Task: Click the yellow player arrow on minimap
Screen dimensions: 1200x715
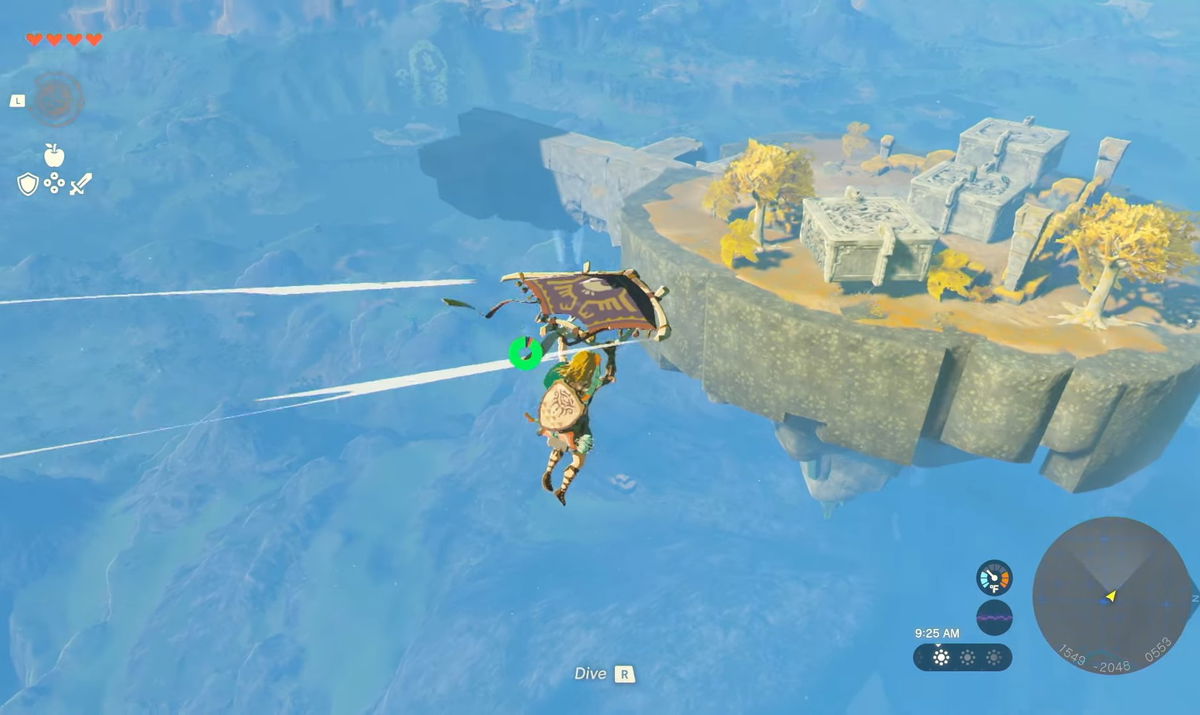Action: [x=1109, y=597]
